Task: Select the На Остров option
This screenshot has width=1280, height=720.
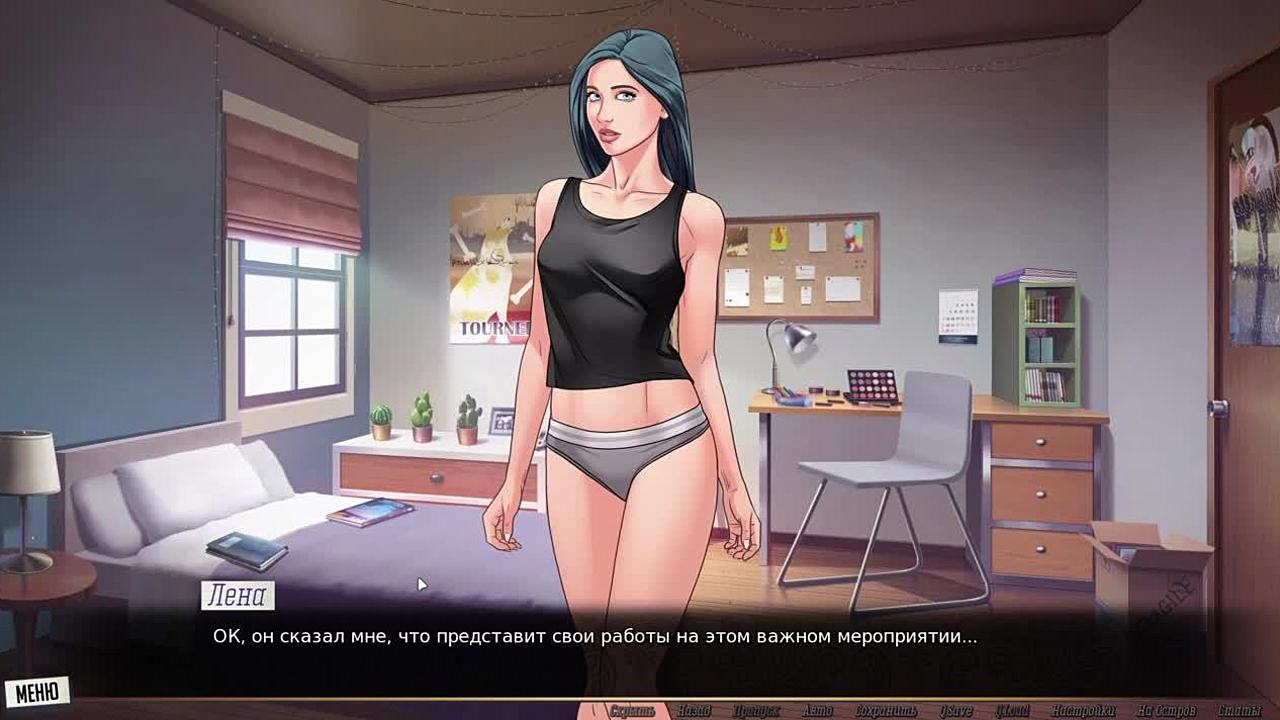Action: click(1166, 711)
